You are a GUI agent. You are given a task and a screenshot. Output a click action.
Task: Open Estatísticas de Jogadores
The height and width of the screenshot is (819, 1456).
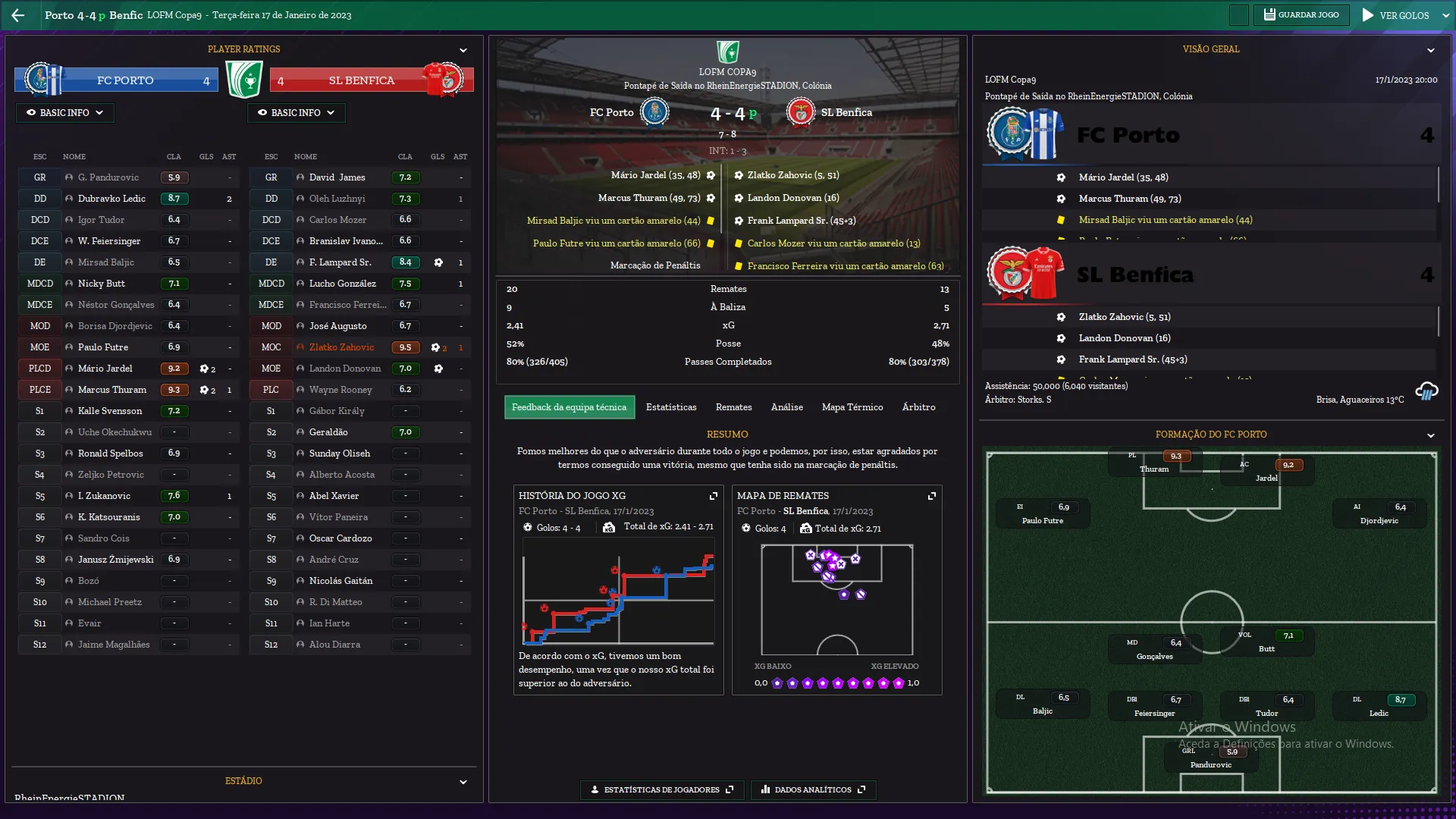pyautogui.click(x=662, y=789)
